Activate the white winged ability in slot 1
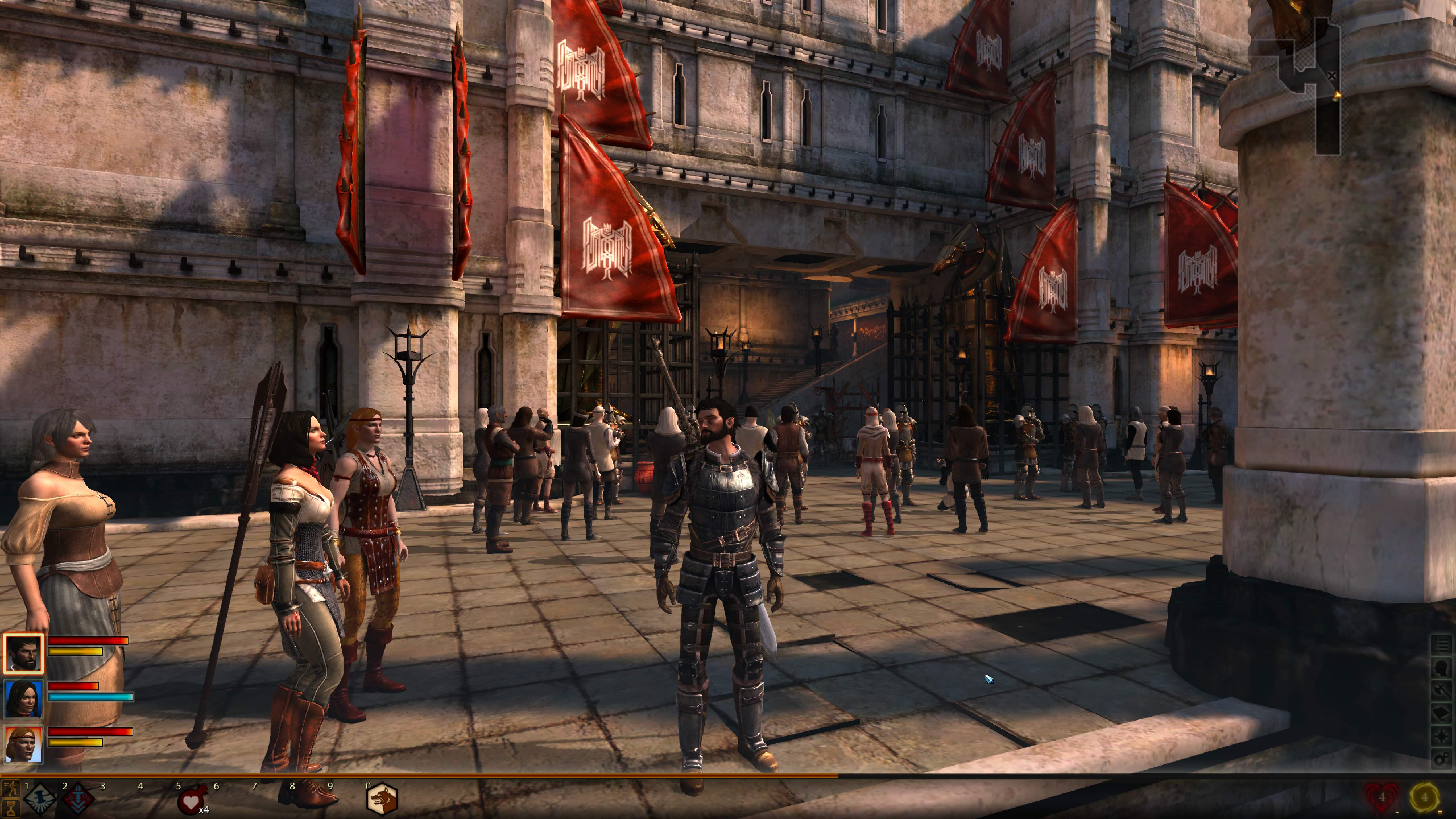 coord(40,799)
